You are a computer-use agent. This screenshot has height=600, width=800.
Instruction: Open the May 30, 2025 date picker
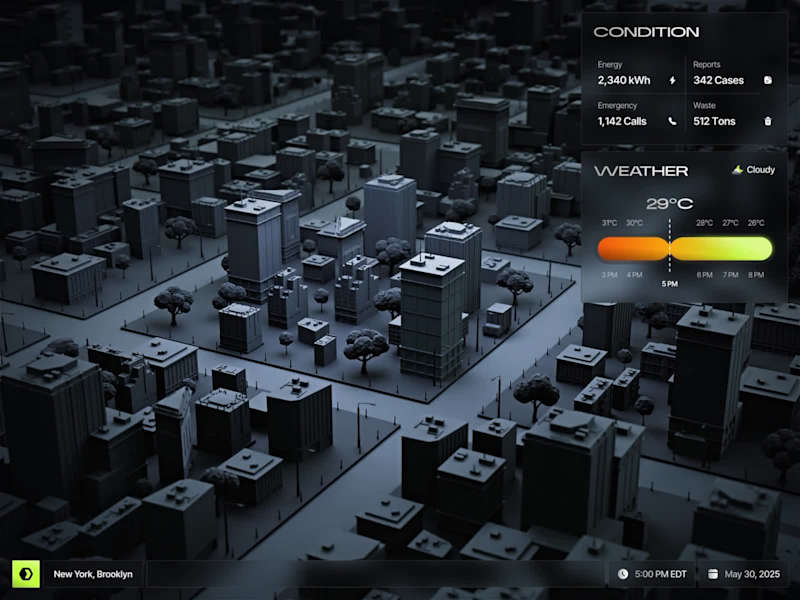coord(747,574)
